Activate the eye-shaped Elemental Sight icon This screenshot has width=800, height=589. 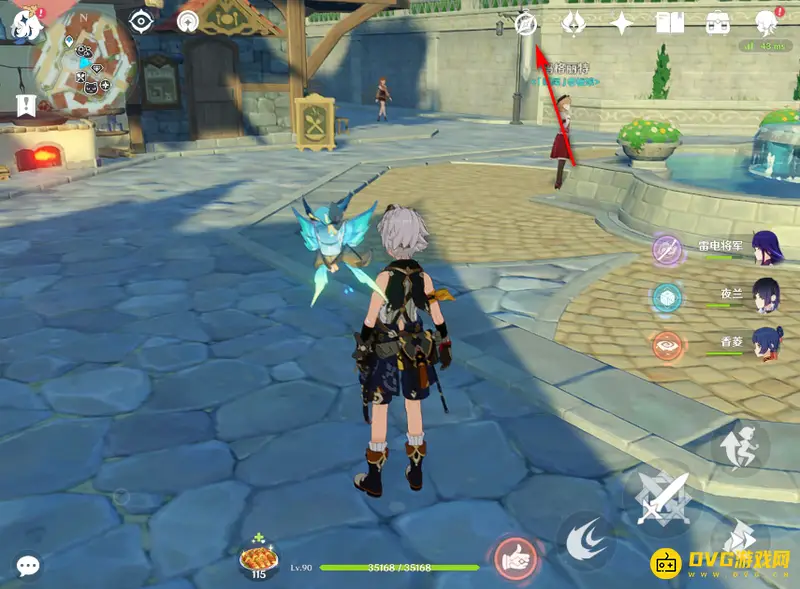141,21
